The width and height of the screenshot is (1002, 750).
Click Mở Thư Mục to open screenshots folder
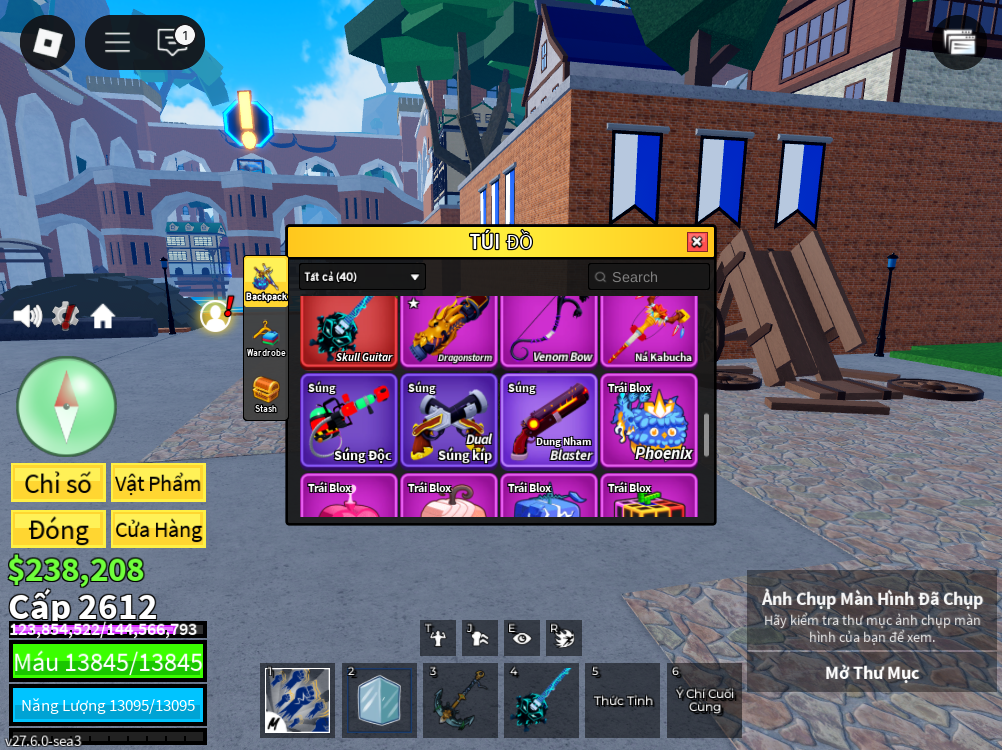point(872,673)
